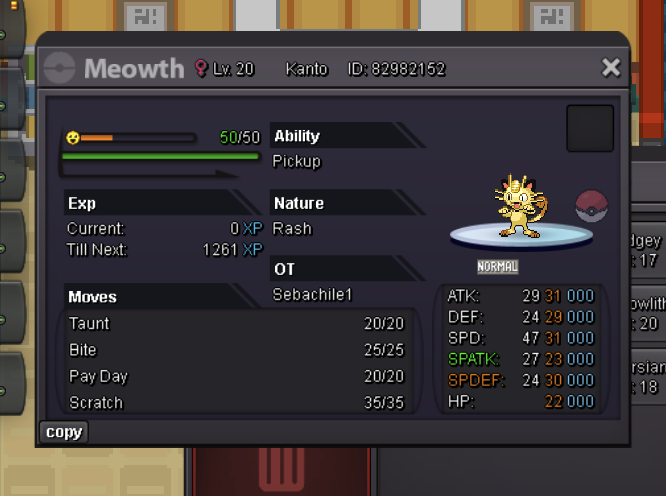The image size is (666, 496).
Task: Click the copy button
Action: coord(64,432)
